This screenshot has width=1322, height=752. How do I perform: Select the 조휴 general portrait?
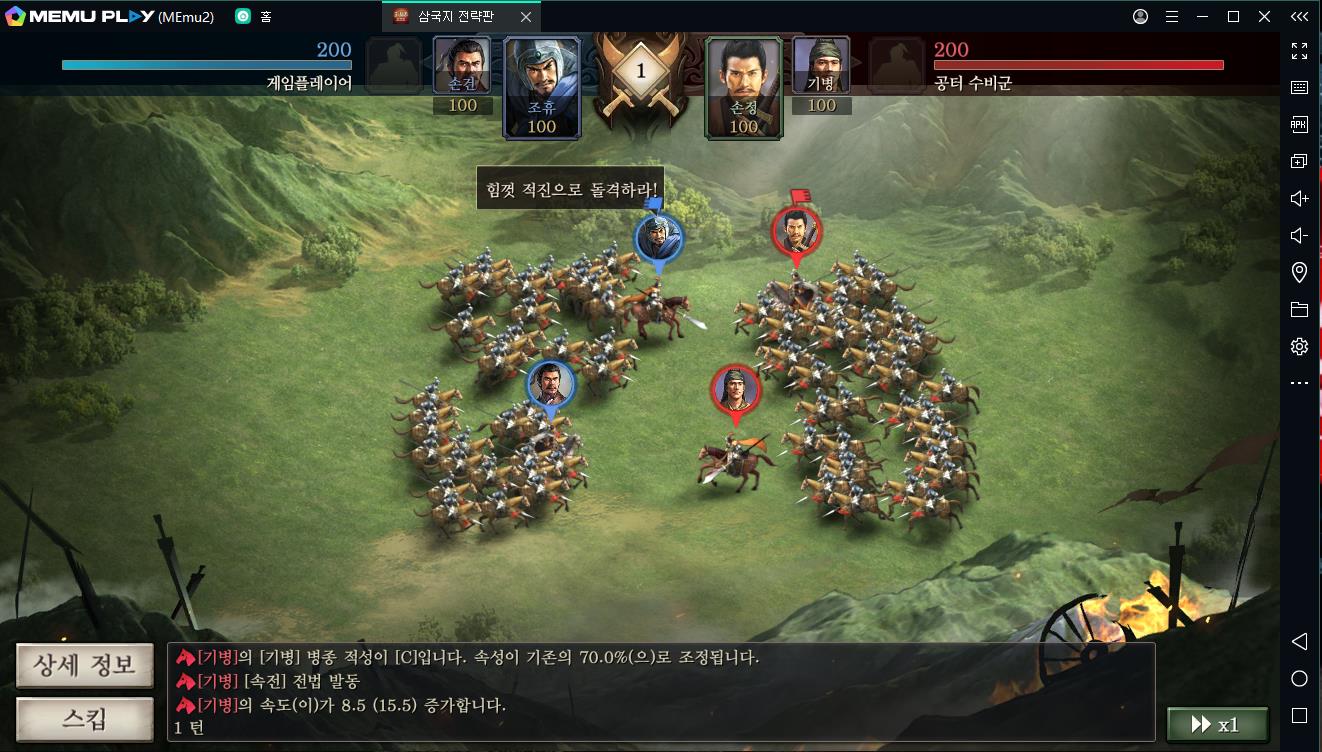coord(542,87)
